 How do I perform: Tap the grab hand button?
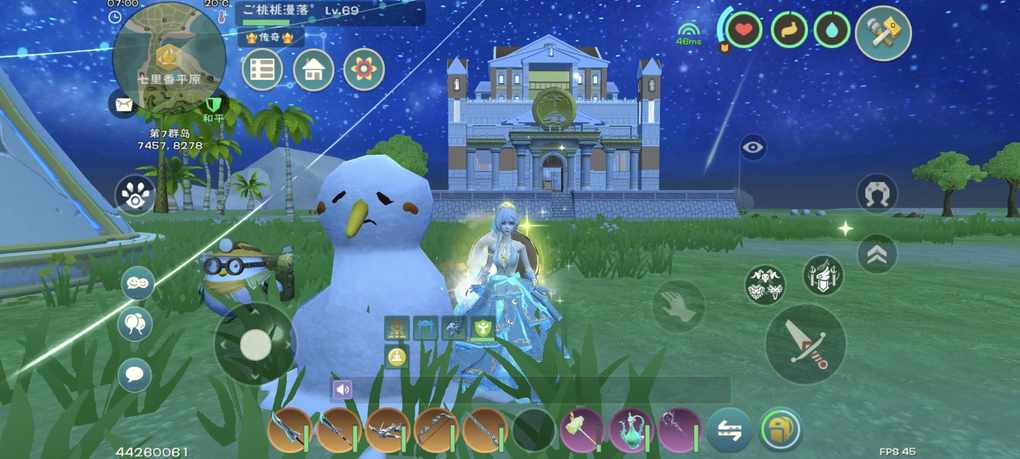click(x=679, y=305)
